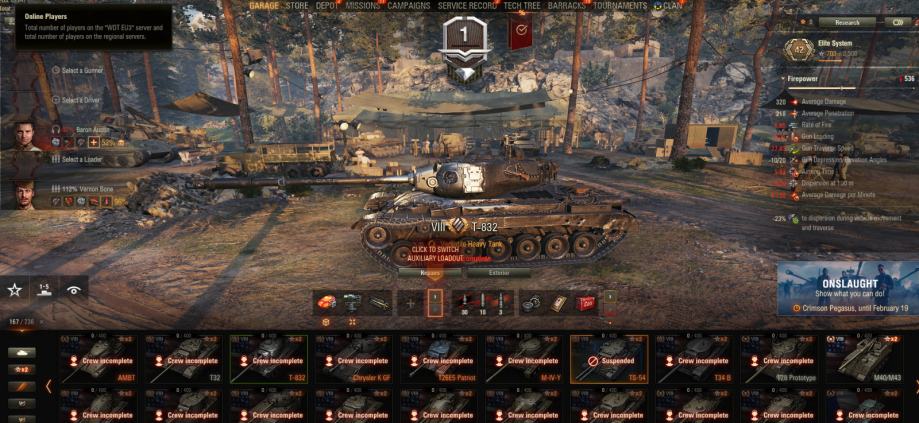The width and height of the screenshot is (919, 423).
Task: Select a Driver crew slot
Action: coord(78,100)
